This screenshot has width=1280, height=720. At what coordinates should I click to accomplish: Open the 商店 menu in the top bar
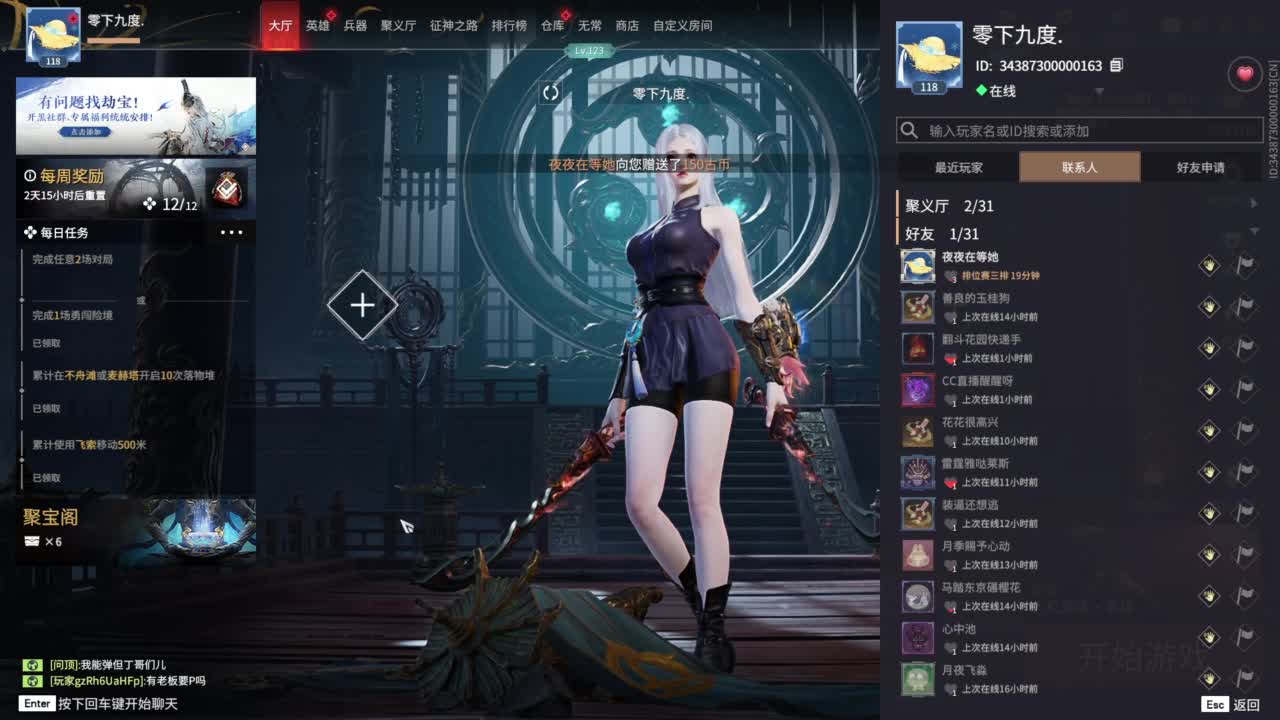pyautogui.click(x=626, y=26)
